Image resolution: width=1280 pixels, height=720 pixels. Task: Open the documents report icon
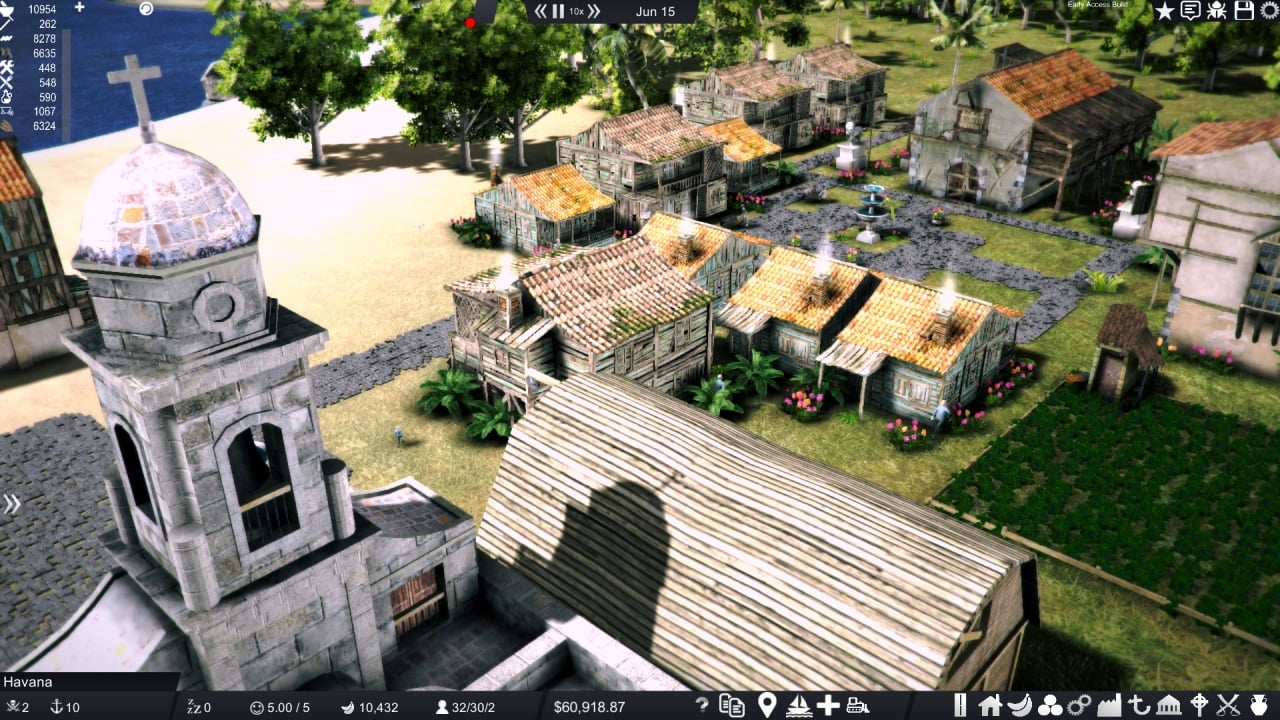[x=732, y=706]
